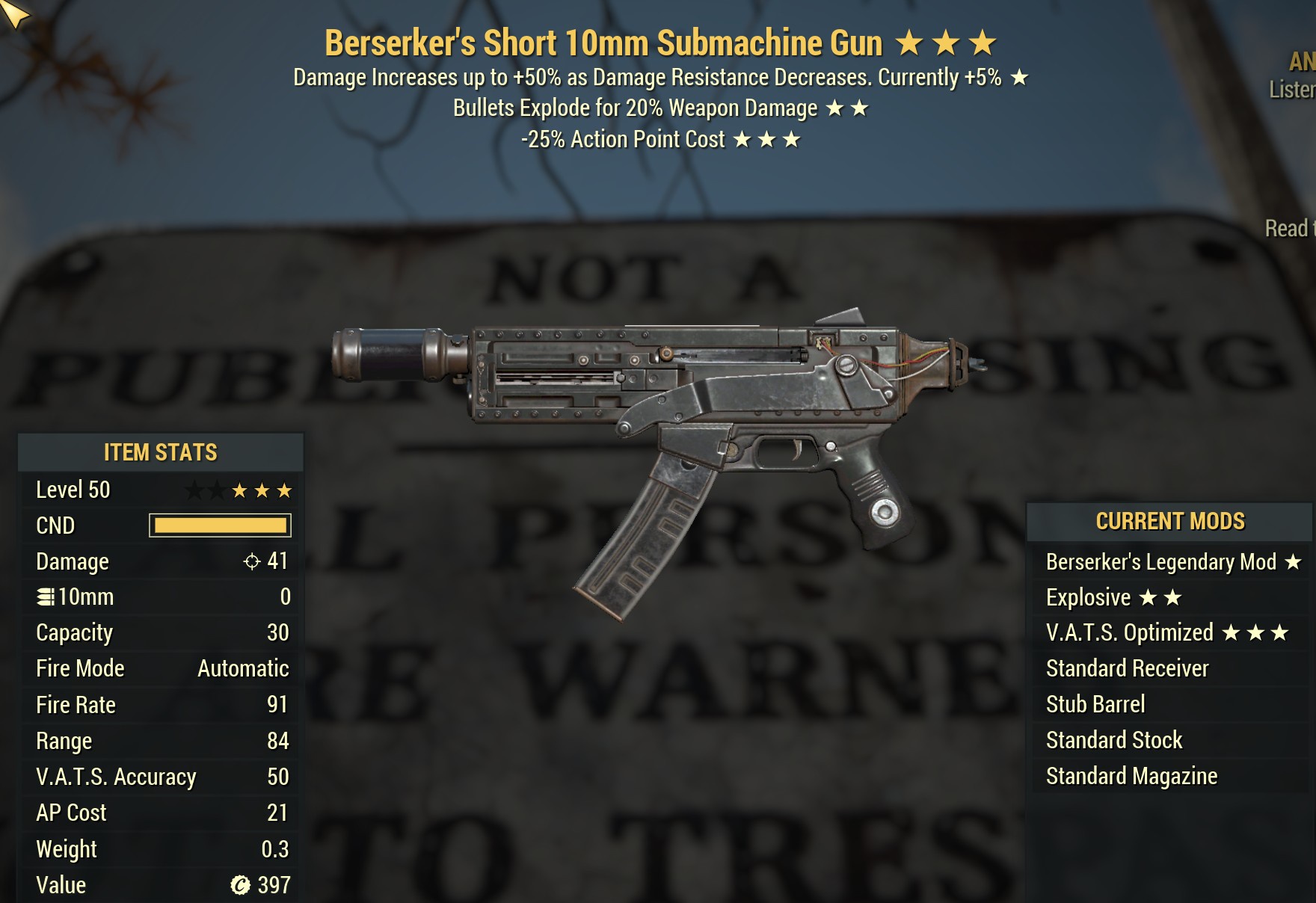Click the Stub Barrel mod entry
Viewport: 1316px width, 903px height.
pos(1095,703)
